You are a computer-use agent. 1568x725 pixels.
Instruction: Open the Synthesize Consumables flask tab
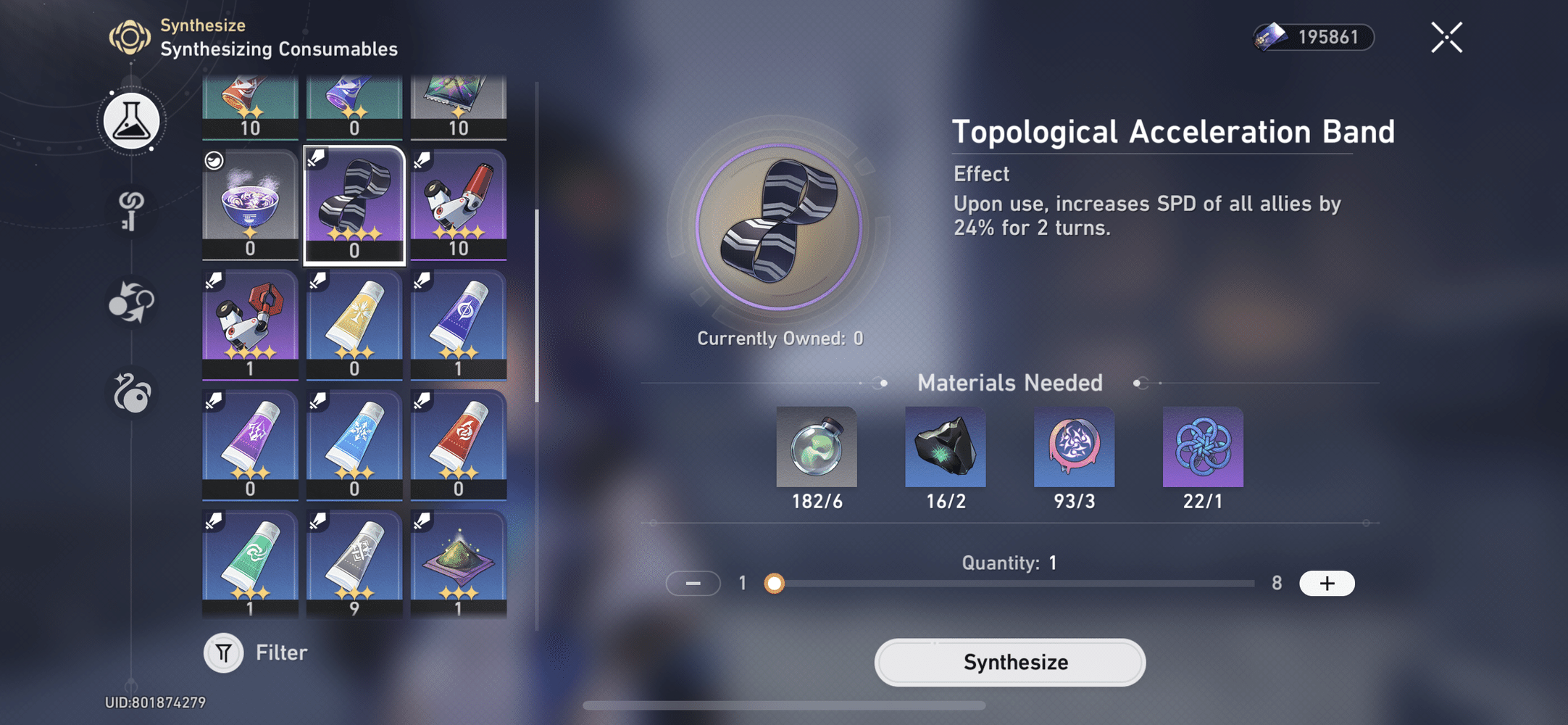tap(130, 121)
